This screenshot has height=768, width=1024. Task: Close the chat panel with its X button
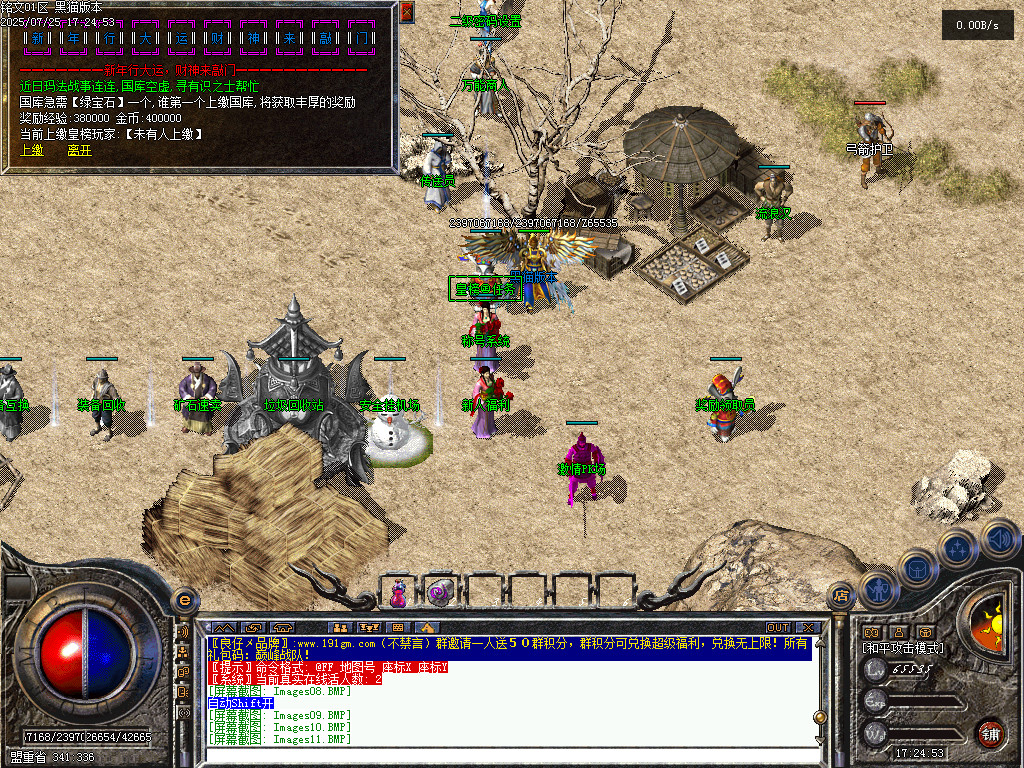807,628
